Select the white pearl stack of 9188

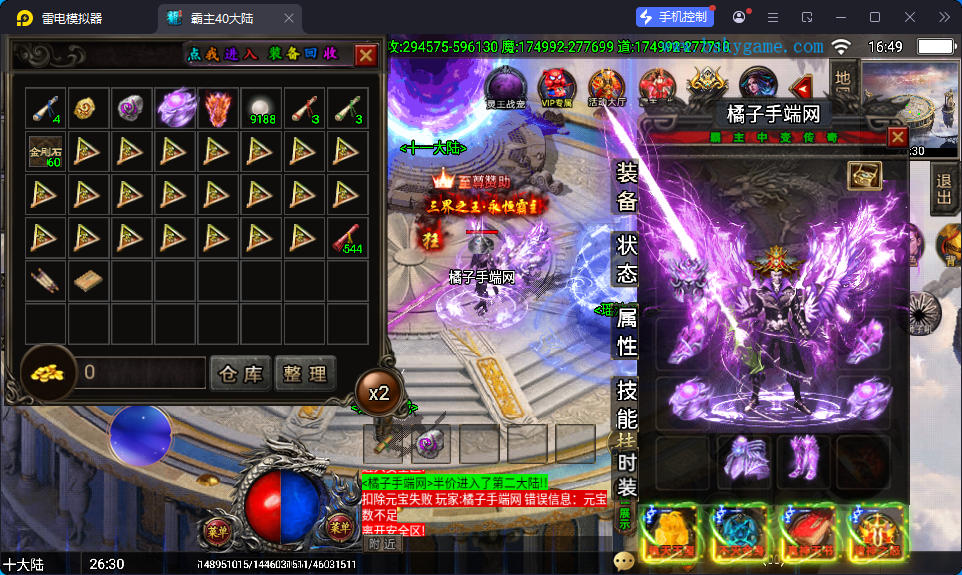pos(262,107)
